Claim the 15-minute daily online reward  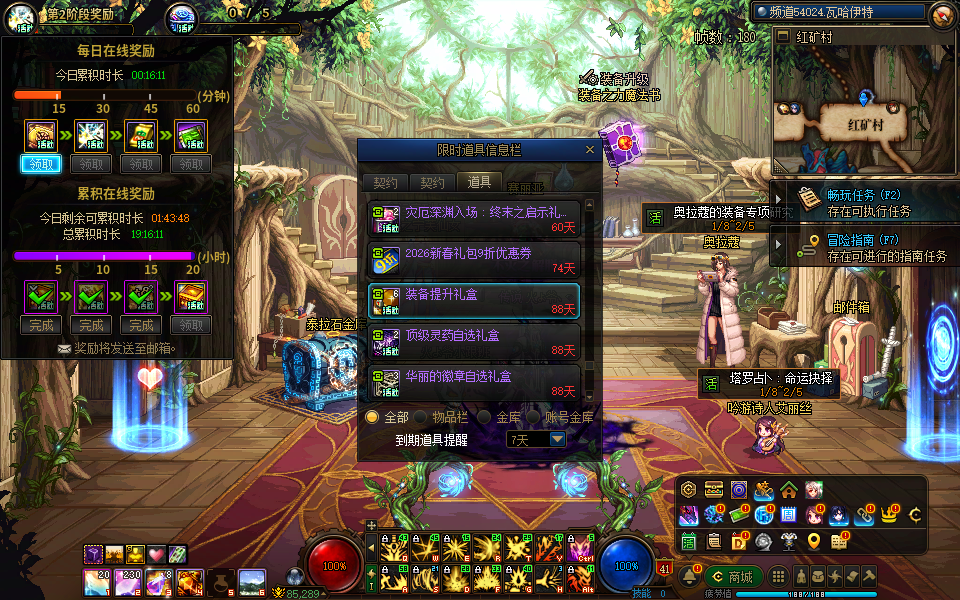[x=41, y=164]
